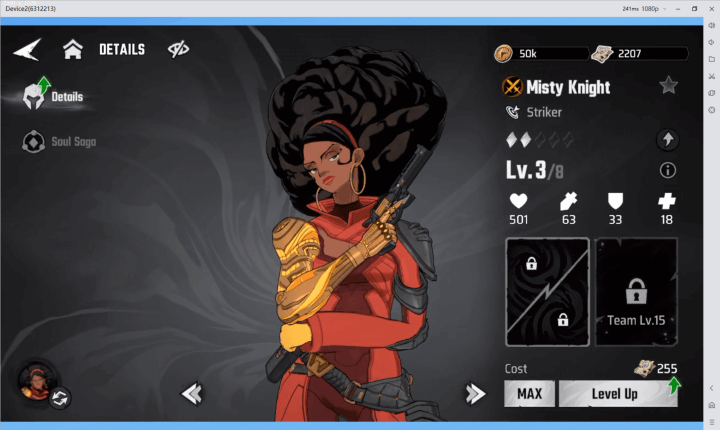
Task: Mark Misty Knight as favorite with star
Action: pos(668,86)
